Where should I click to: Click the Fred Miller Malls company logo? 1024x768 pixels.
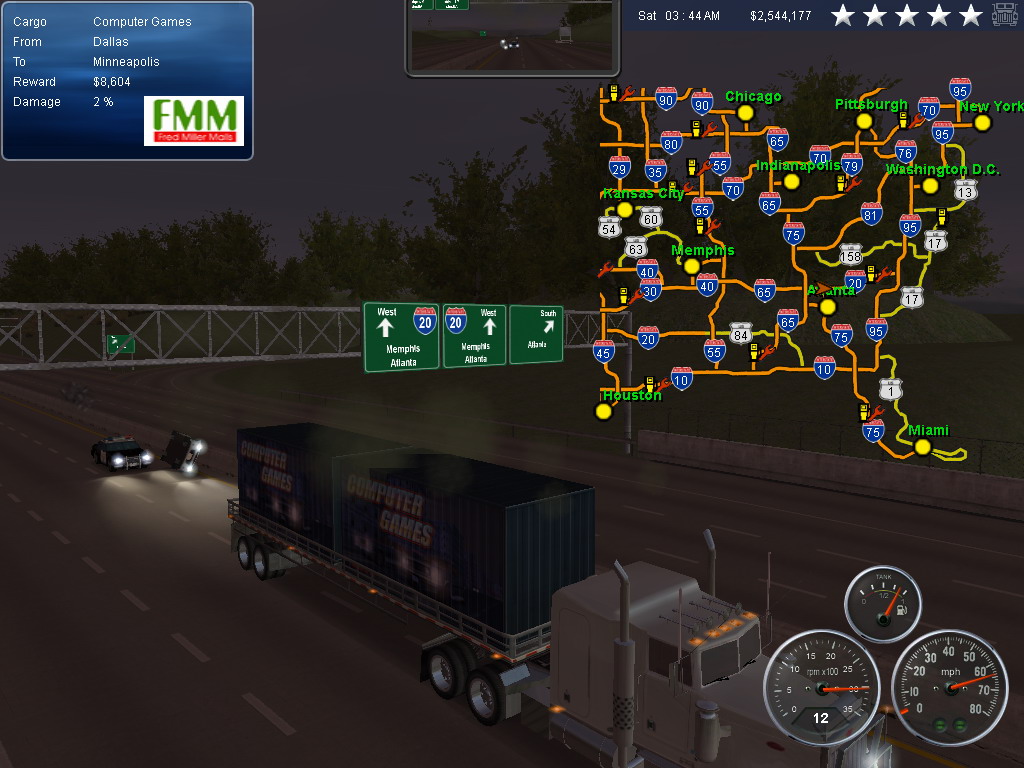point(194,121)
